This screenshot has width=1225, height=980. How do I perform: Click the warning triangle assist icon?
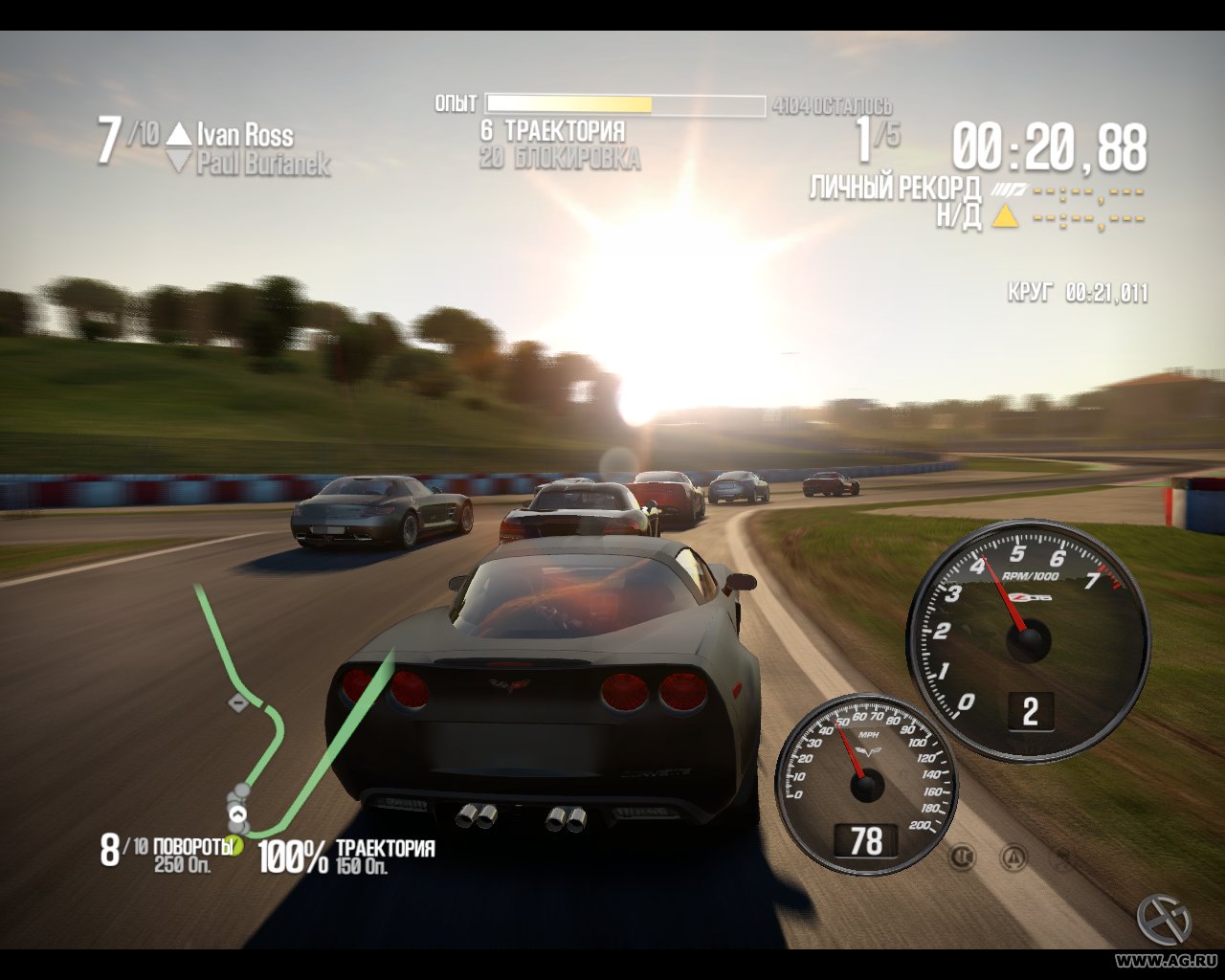tap(1013, 856)
